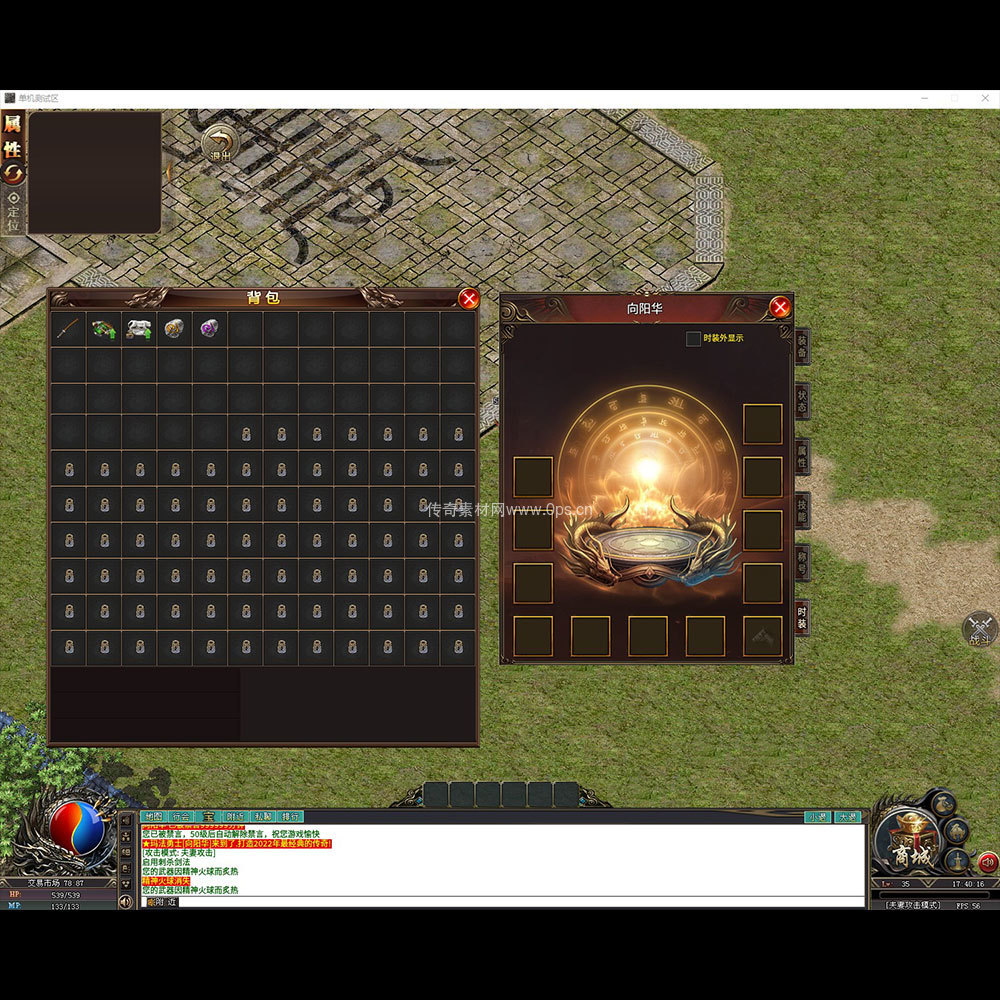Close the 向阳华 character panel
This screenshot has width=1000, height=1000.
point(780,307)
